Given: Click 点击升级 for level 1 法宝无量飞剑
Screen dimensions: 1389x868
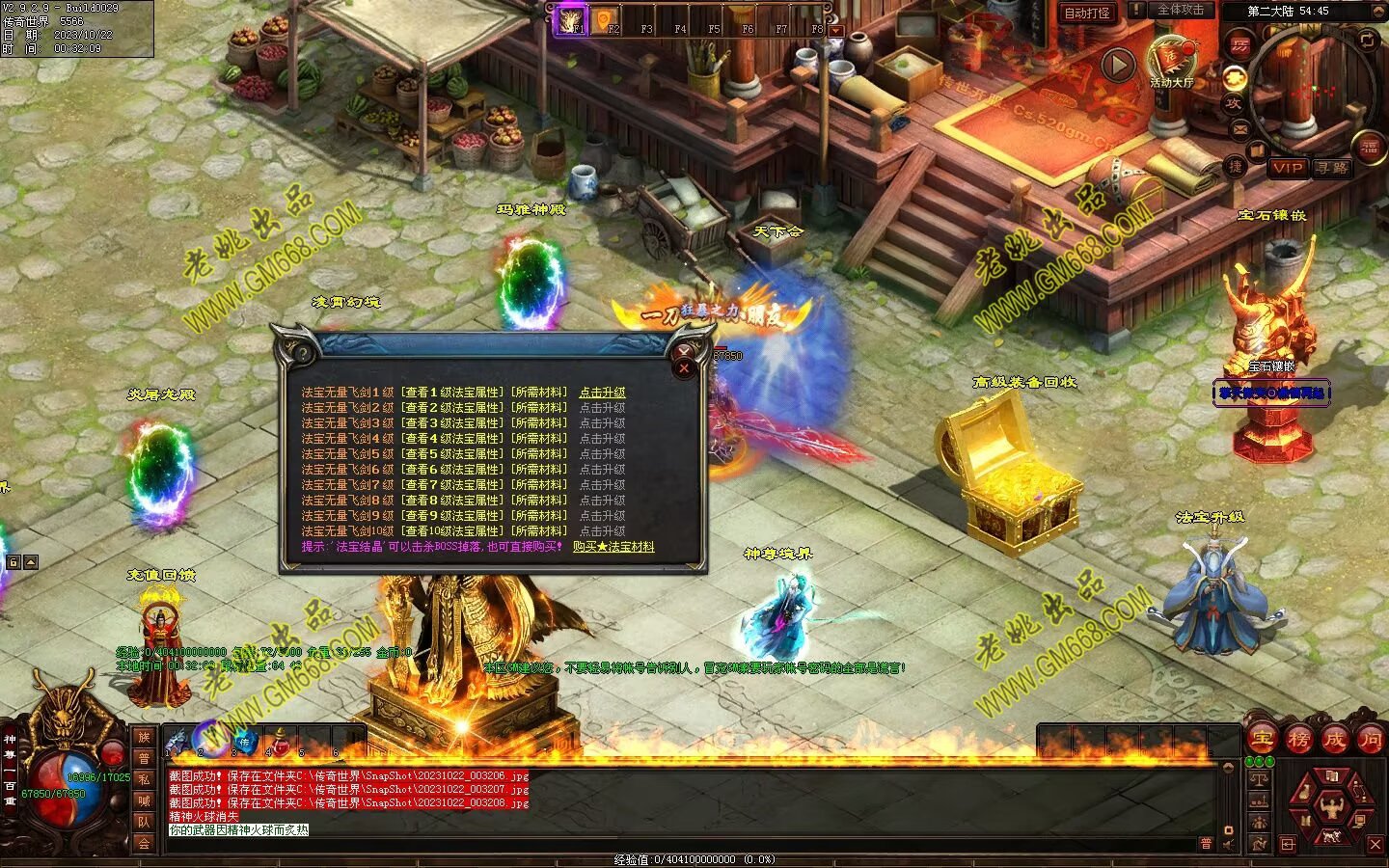Looking at the screenshot, I should click(602, 393).
